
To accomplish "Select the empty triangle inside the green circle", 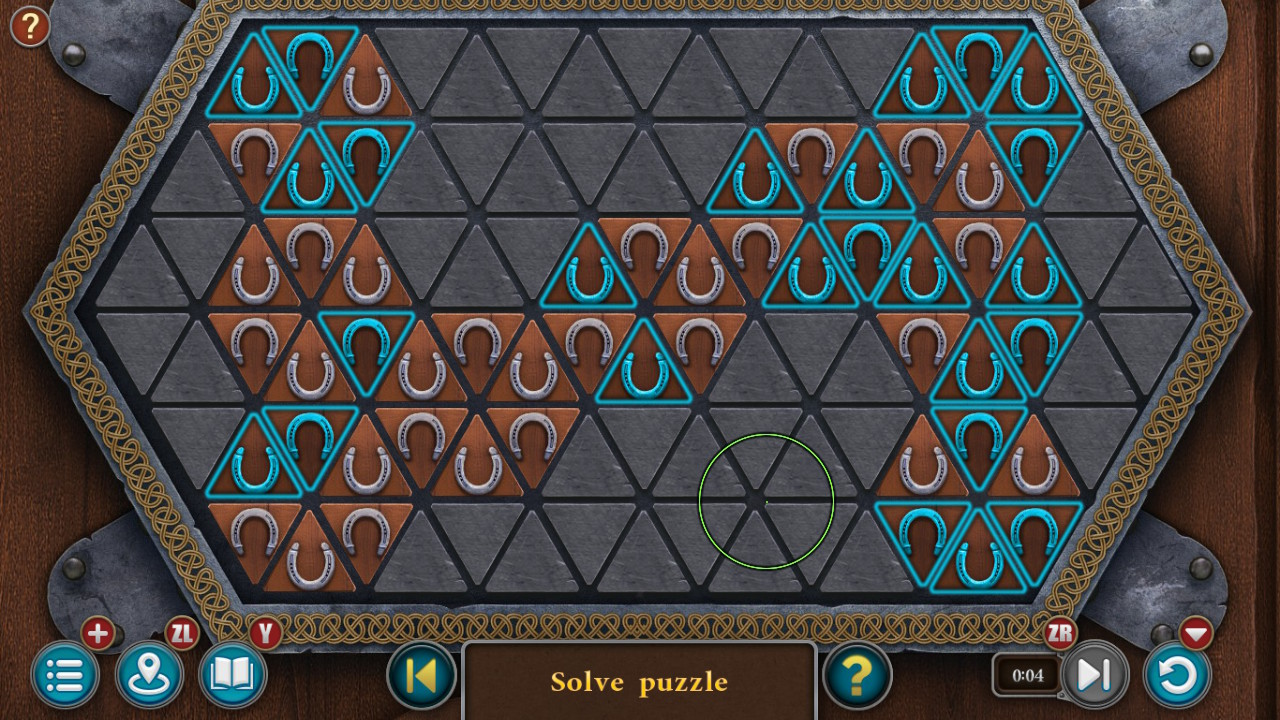I will coord(765,500).
